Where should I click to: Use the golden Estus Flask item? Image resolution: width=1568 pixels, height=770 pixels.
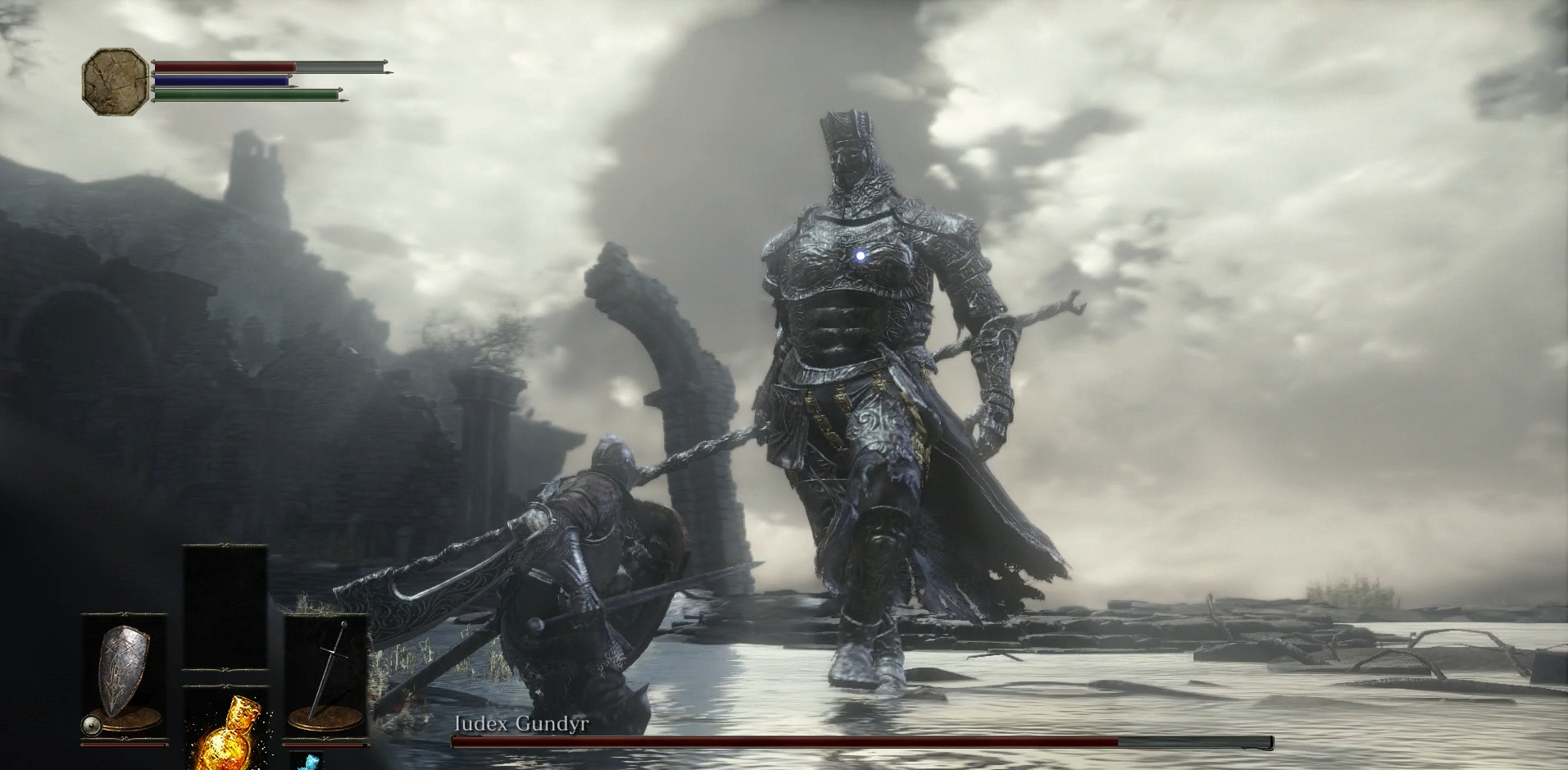(225, 734)
